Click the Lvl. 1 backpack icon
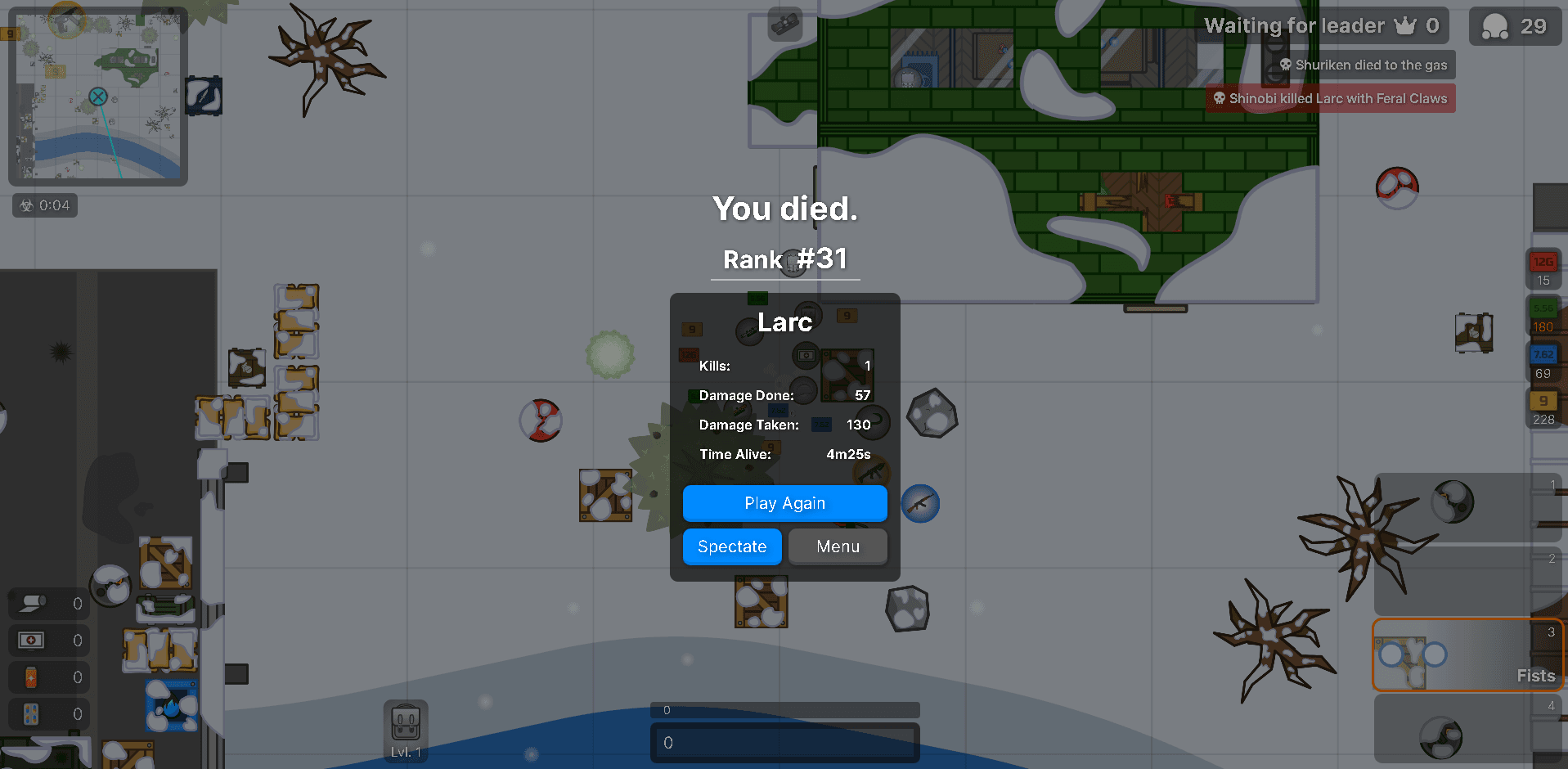Screen dimensions: 1568x769 click(x=406, y=724)
